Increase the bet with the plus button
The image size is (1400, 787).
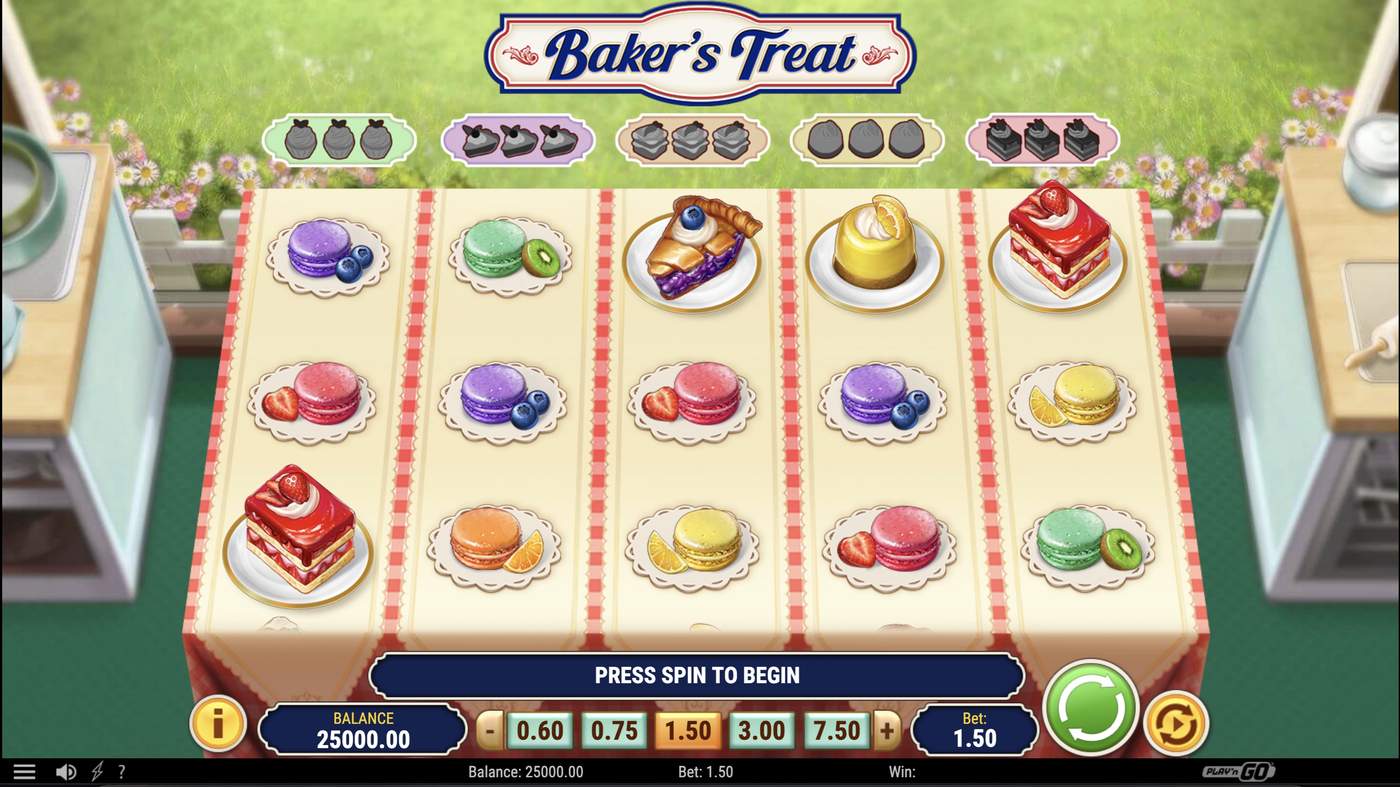point(884,730)
